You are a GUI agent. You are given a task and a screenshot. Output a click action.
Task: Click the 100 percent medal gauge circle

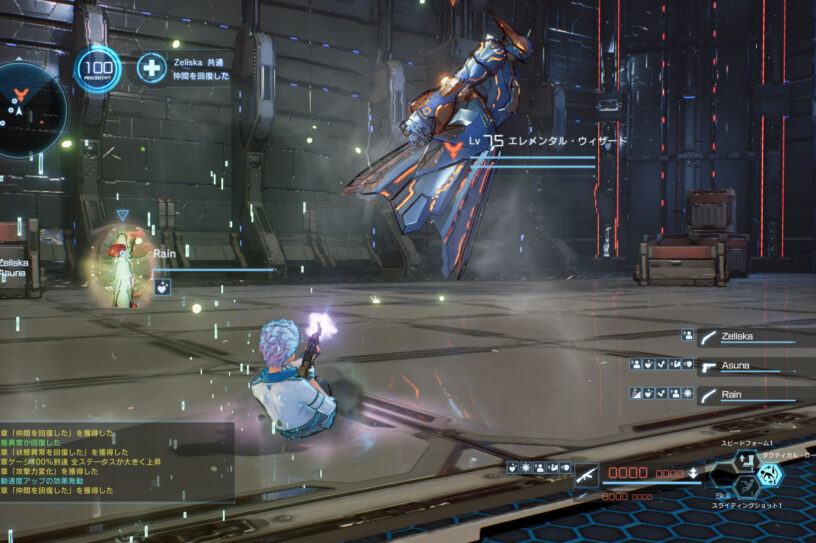pos(98,69)
